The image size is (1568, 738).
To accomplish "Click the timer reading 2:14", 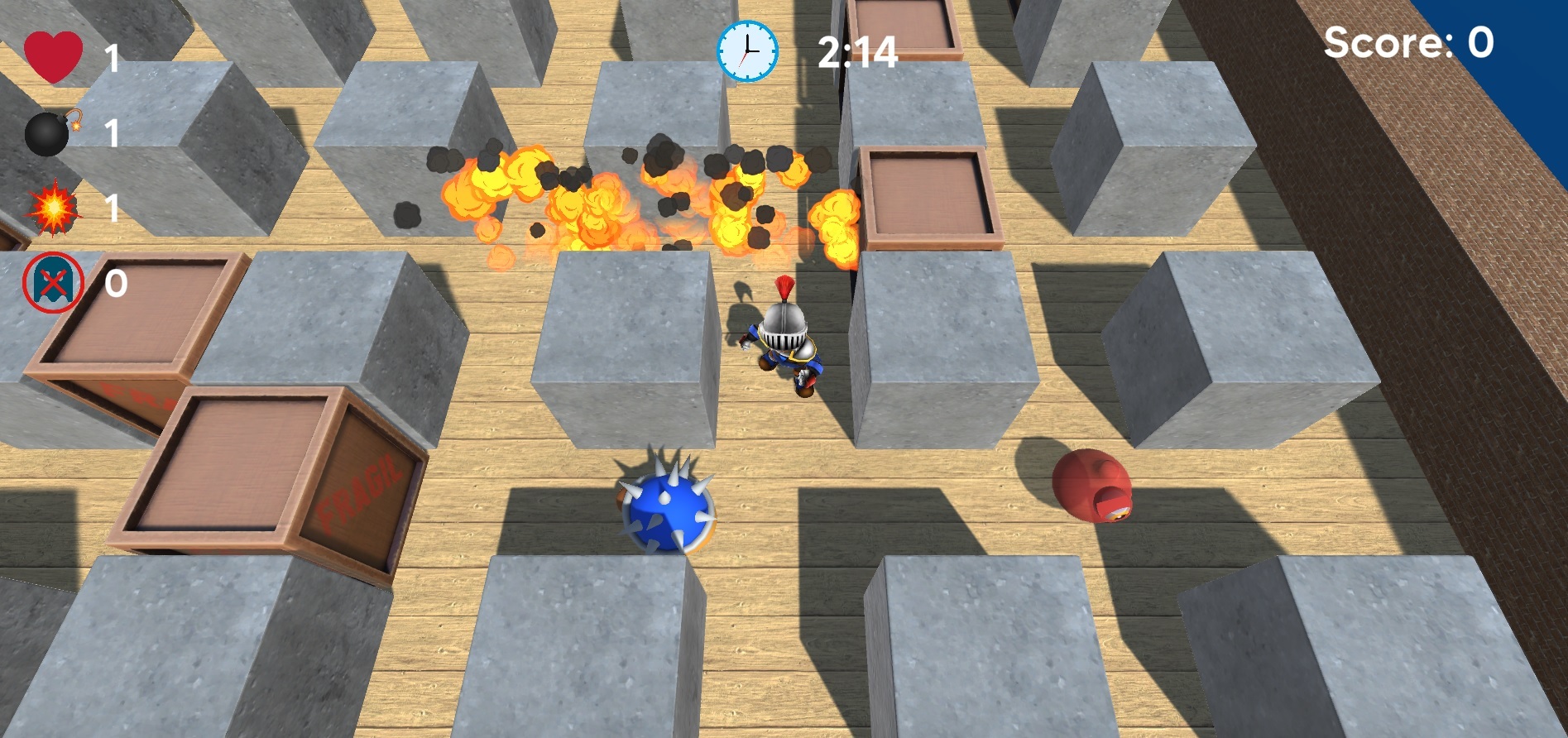I will click(x=856, y=51).
